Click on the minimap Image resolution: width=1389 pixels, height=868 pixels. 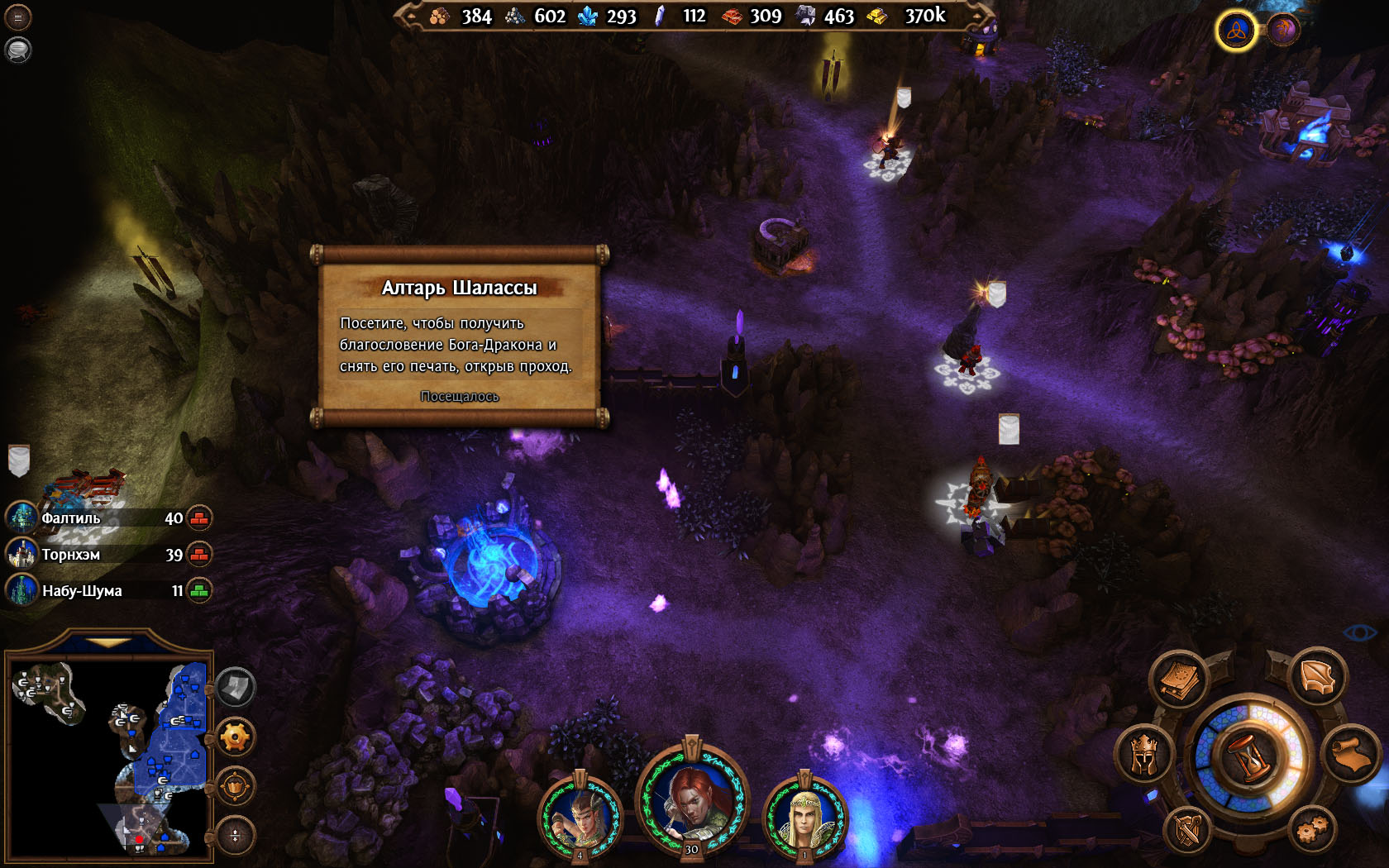pos(107,756)
